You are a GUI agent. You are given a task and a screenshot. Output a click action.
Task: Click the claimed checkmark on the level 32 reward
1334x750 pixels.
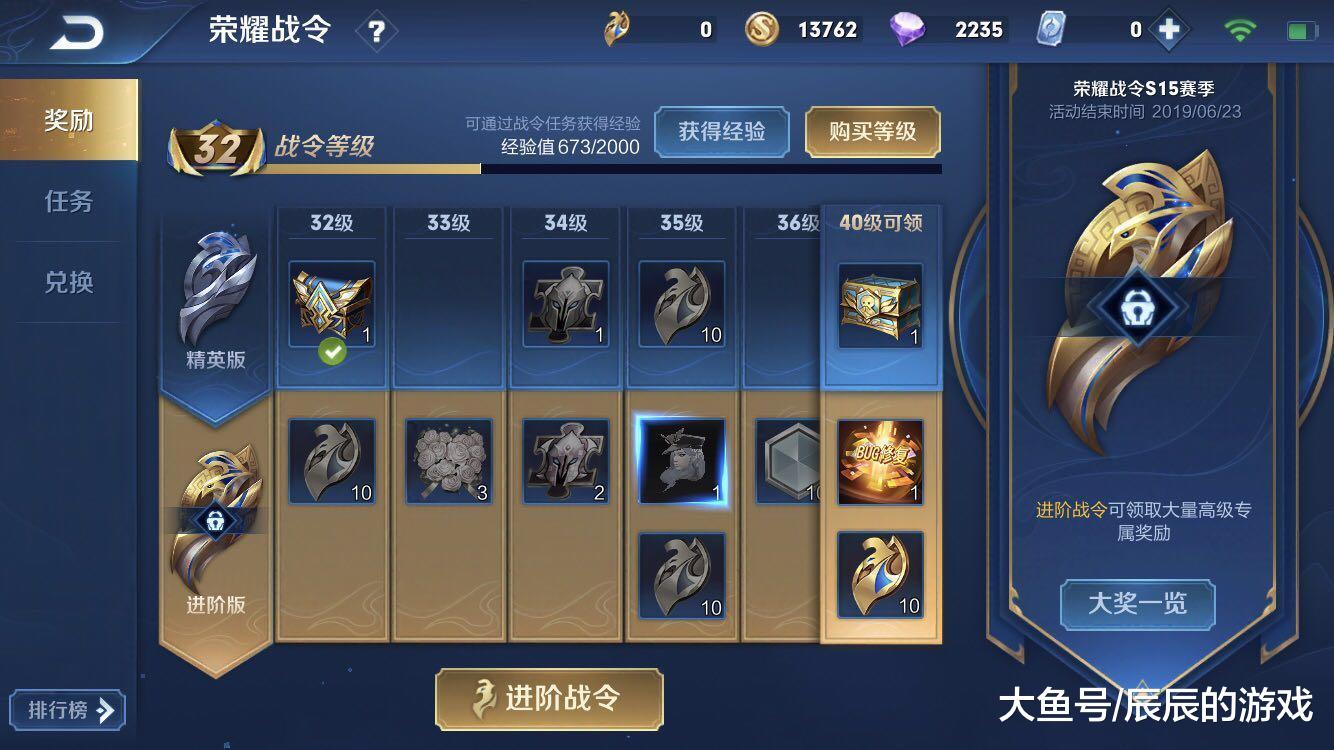(331, 352)
